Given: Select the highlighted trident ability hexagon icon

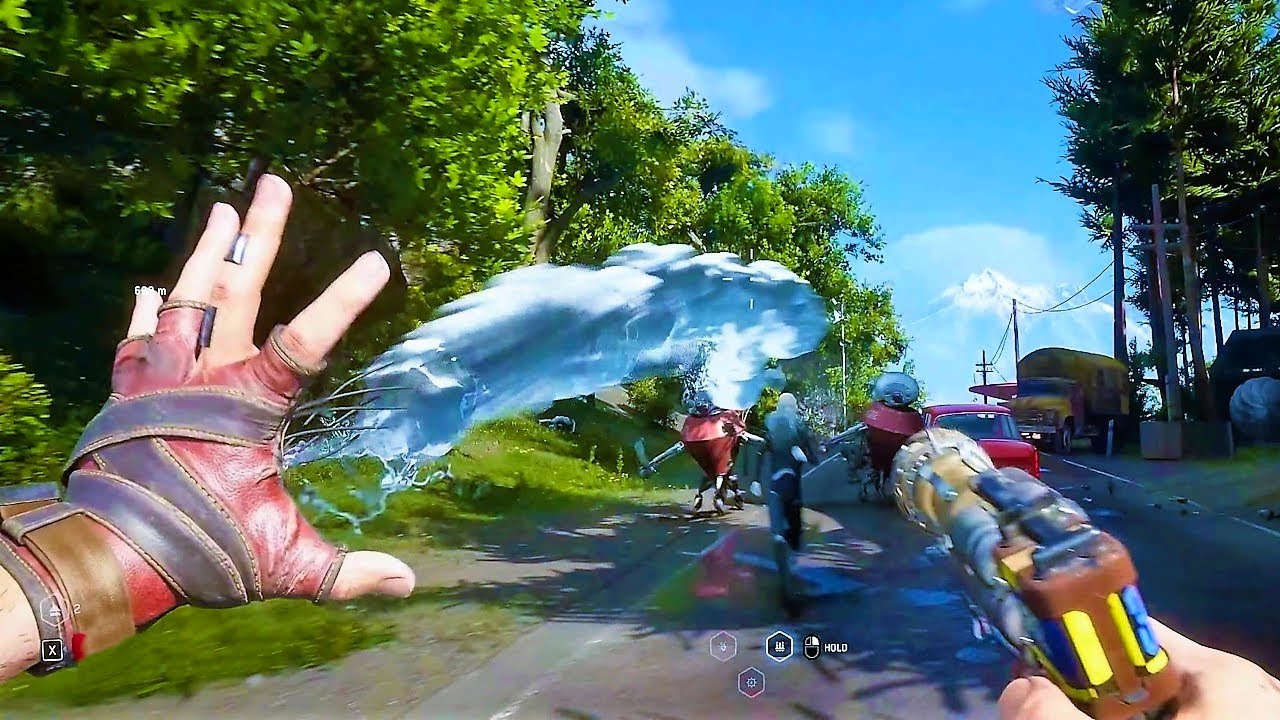Looking at the screenshot, I should (x=779, y=646).
